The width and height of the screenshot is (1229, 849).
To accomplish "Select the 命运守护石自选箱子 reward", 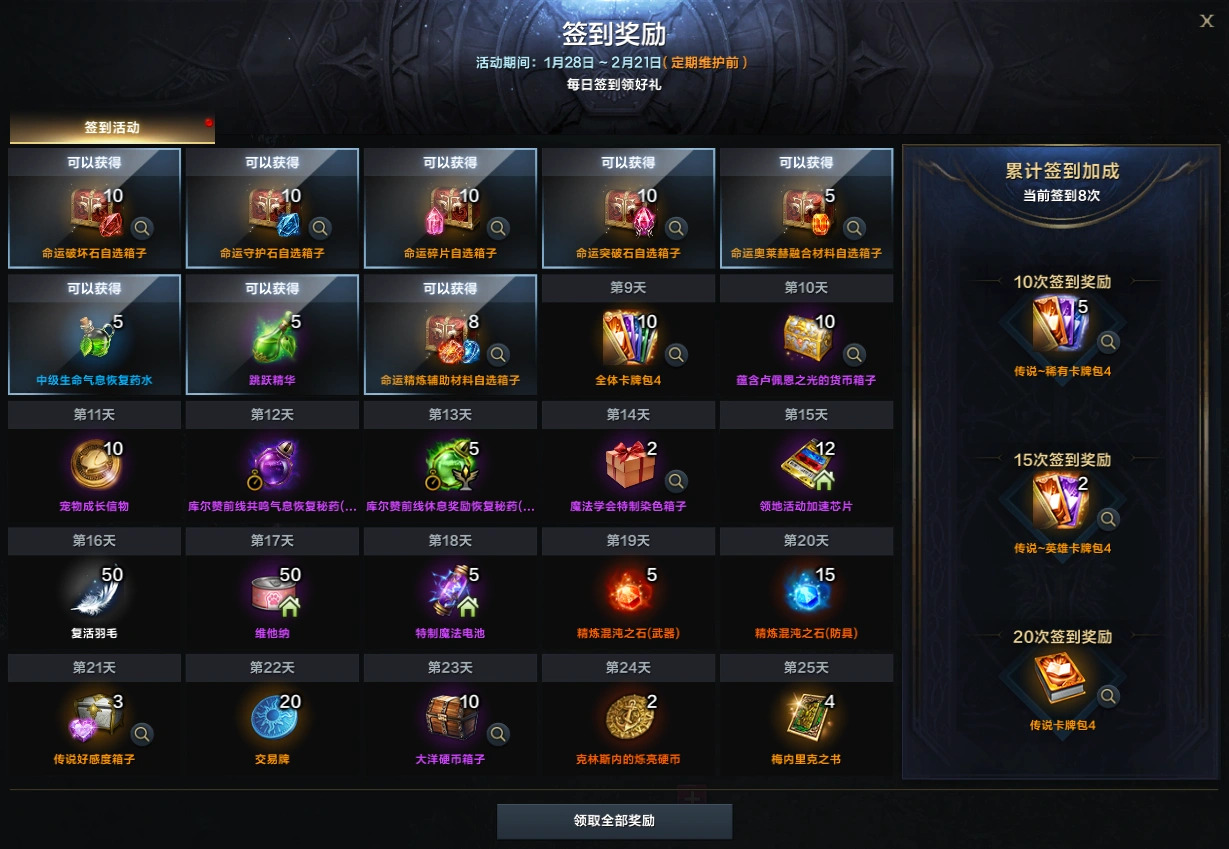I will pyautogui.click(x=272, y=209).
